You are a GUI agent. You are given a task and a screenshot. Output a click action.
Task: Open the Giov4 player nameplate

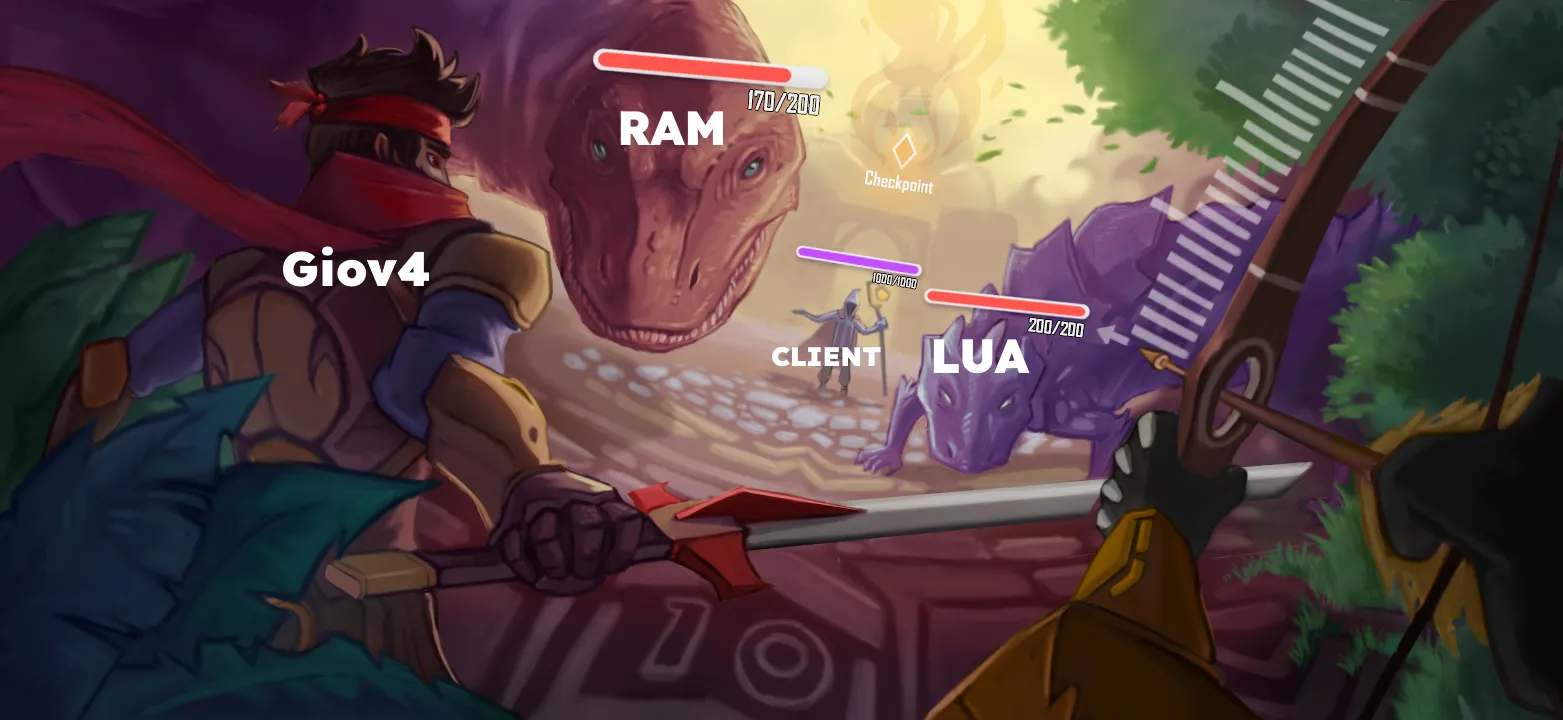click(356, 267)
